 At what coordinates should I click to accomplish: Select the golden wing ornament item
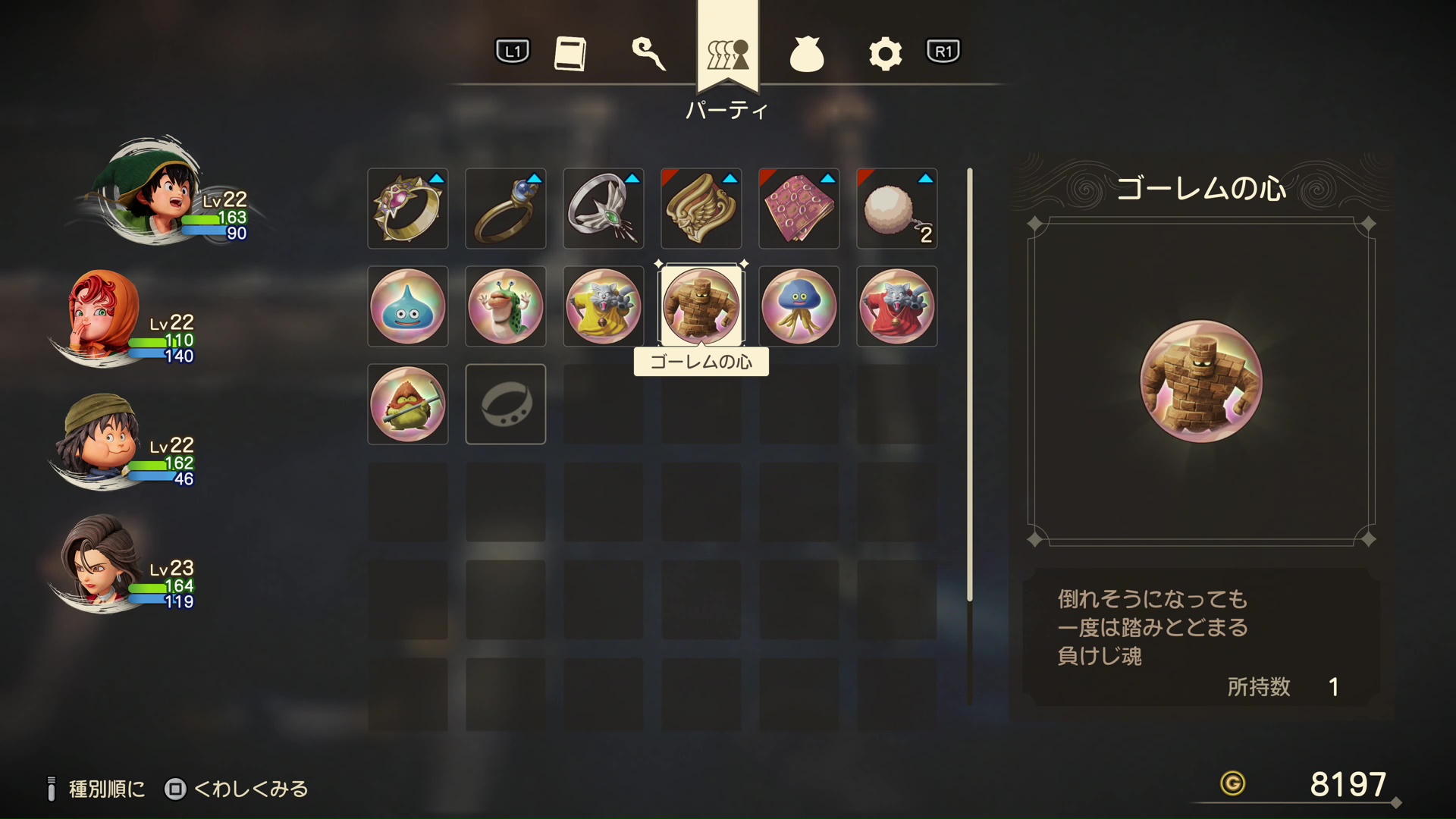pos(701,208)
